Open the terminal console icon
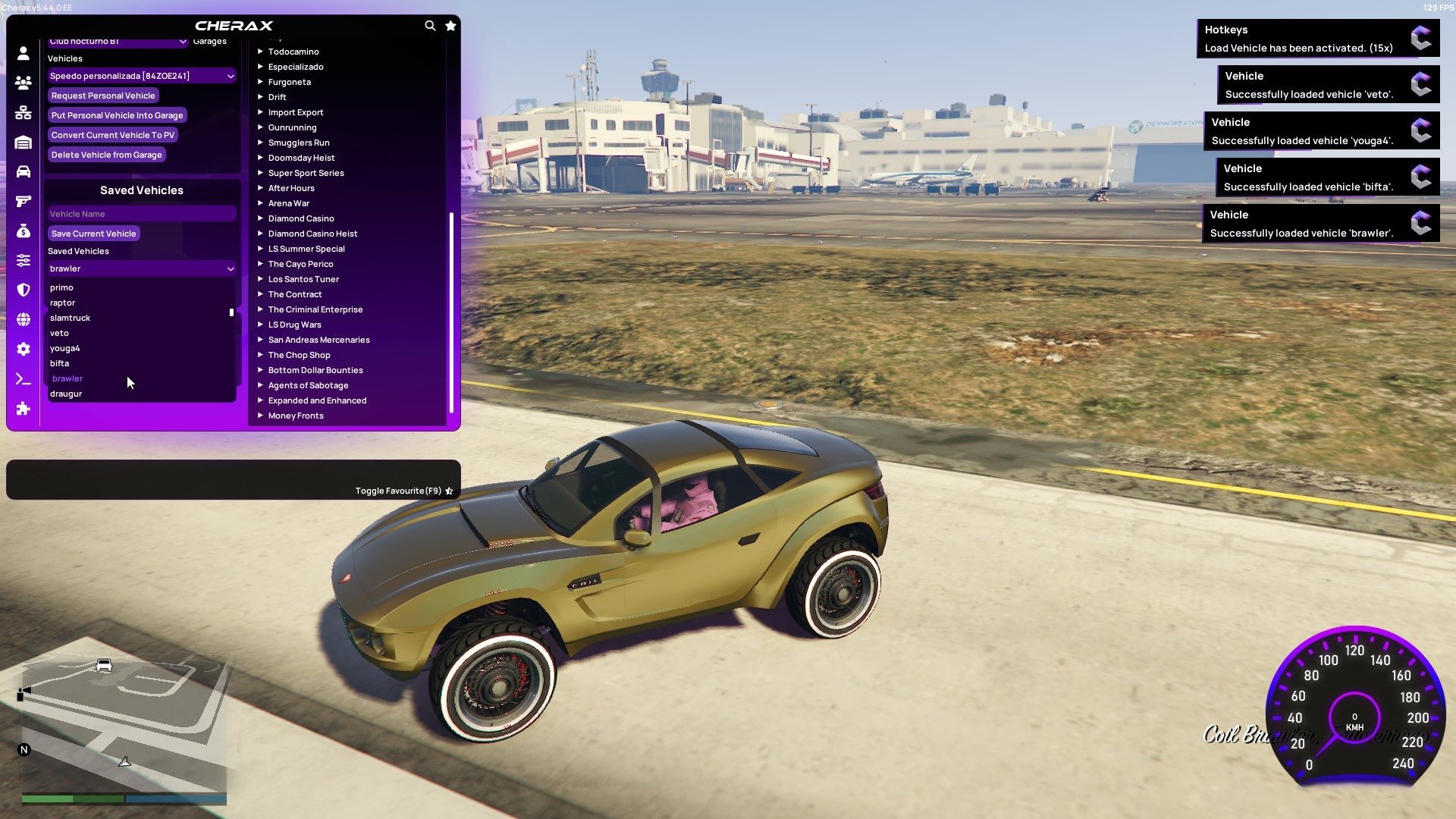This screenshot has width=1456, height=819. (23, 379)
